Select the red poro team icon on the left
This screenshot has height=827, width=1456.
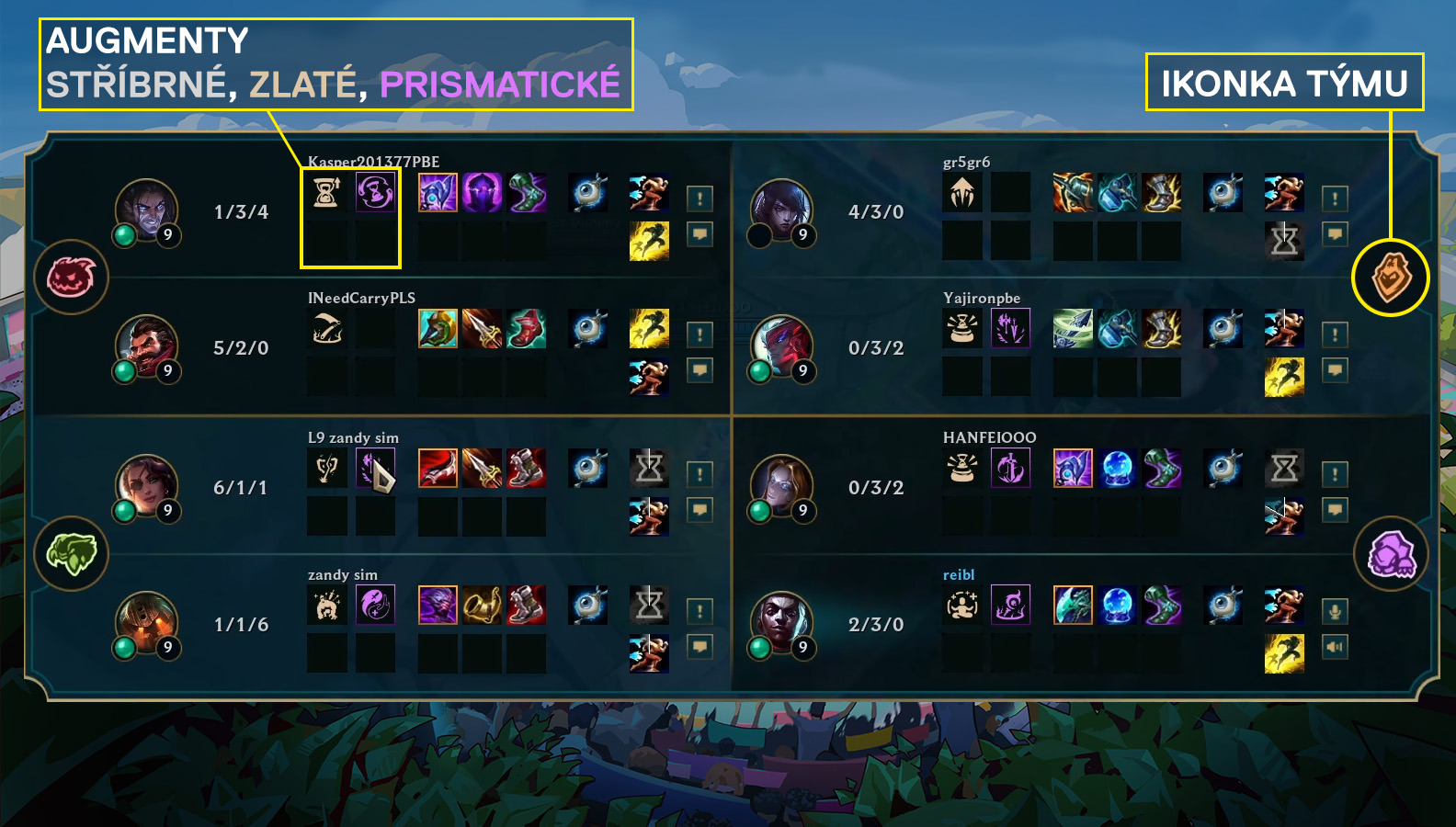click(72, 277)
